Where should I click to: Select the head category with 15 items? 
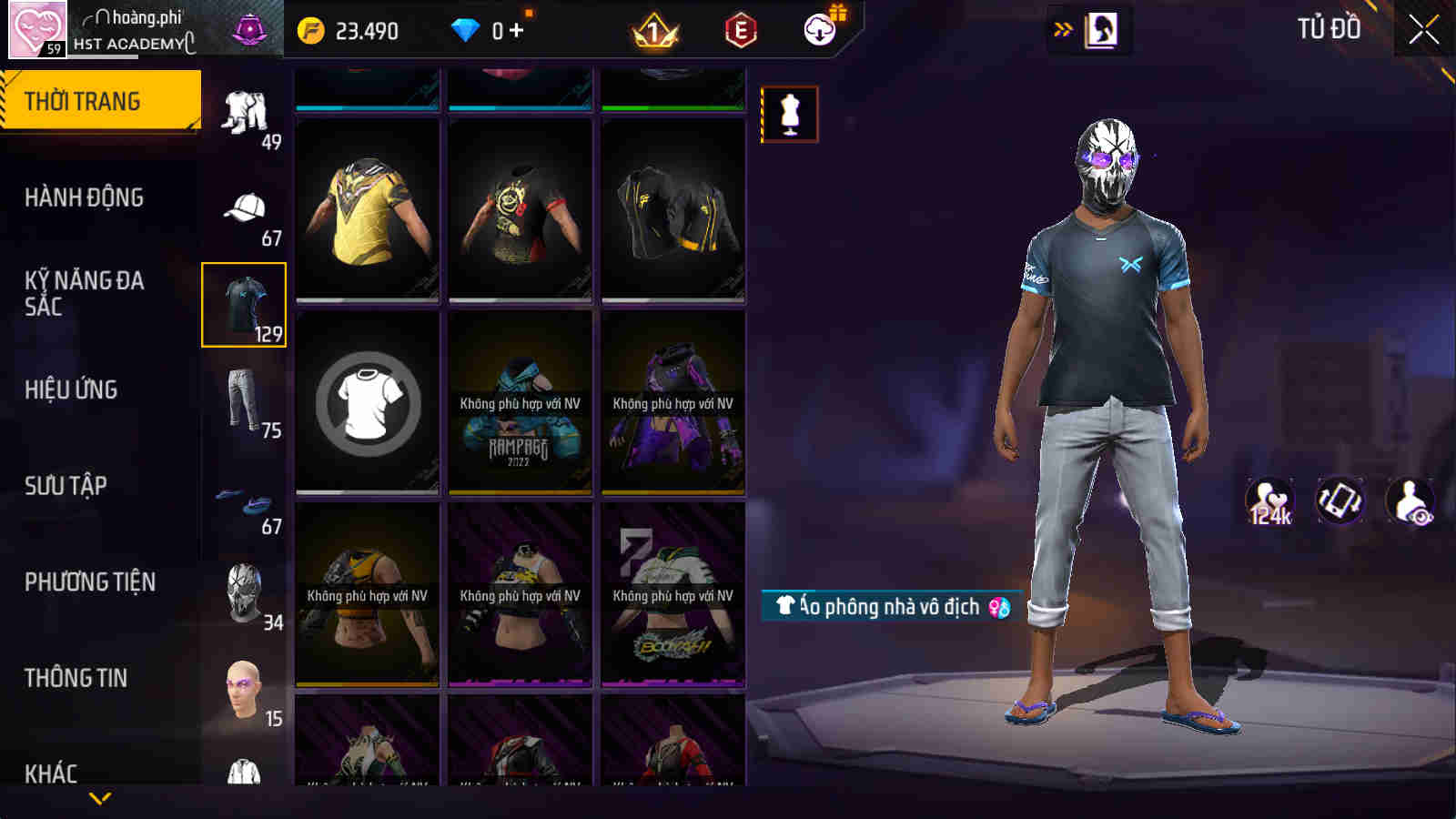click(242, 687)
